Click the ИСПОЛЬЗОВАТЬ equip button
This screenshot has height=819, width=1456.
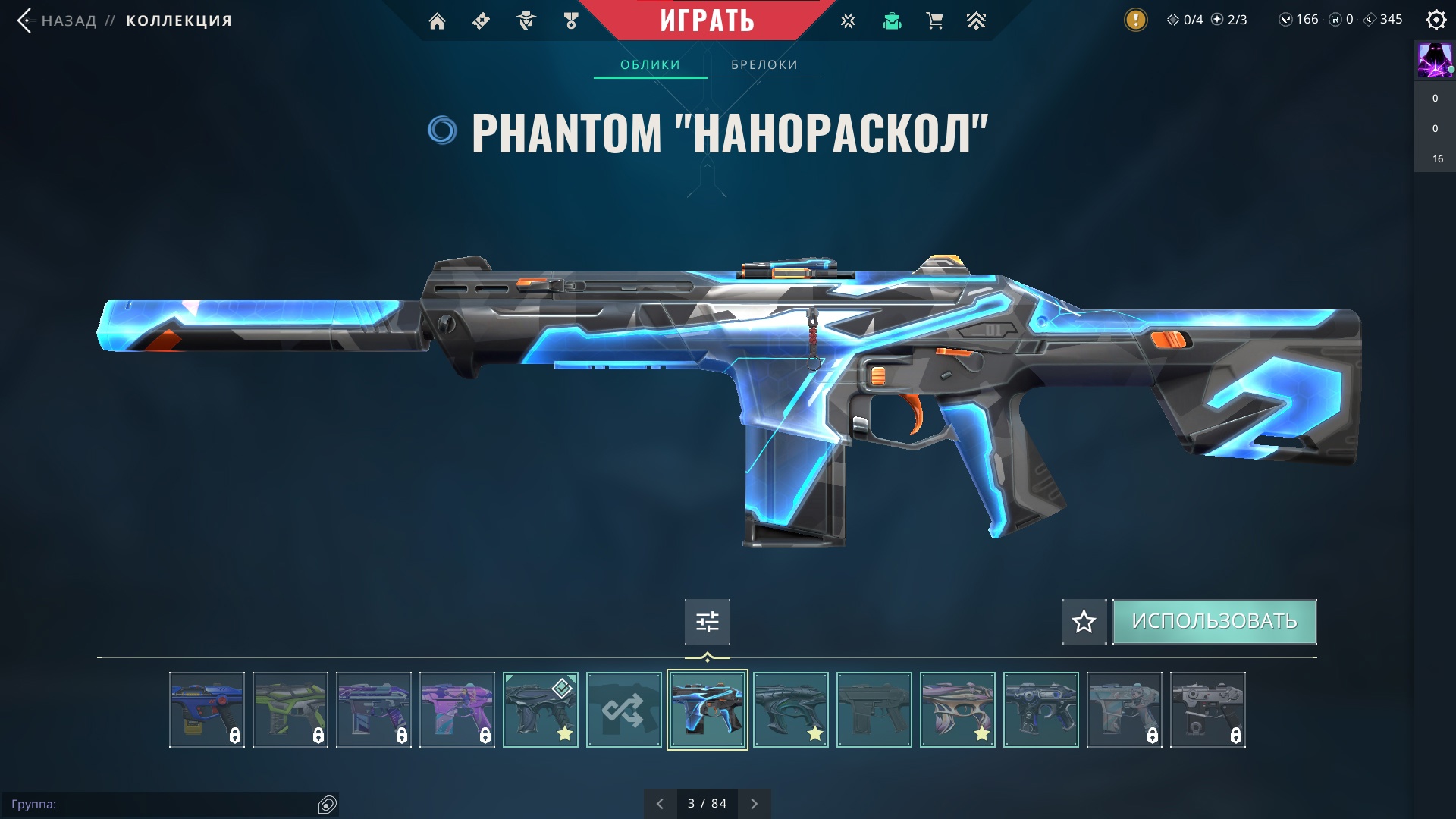[1214, 622]
